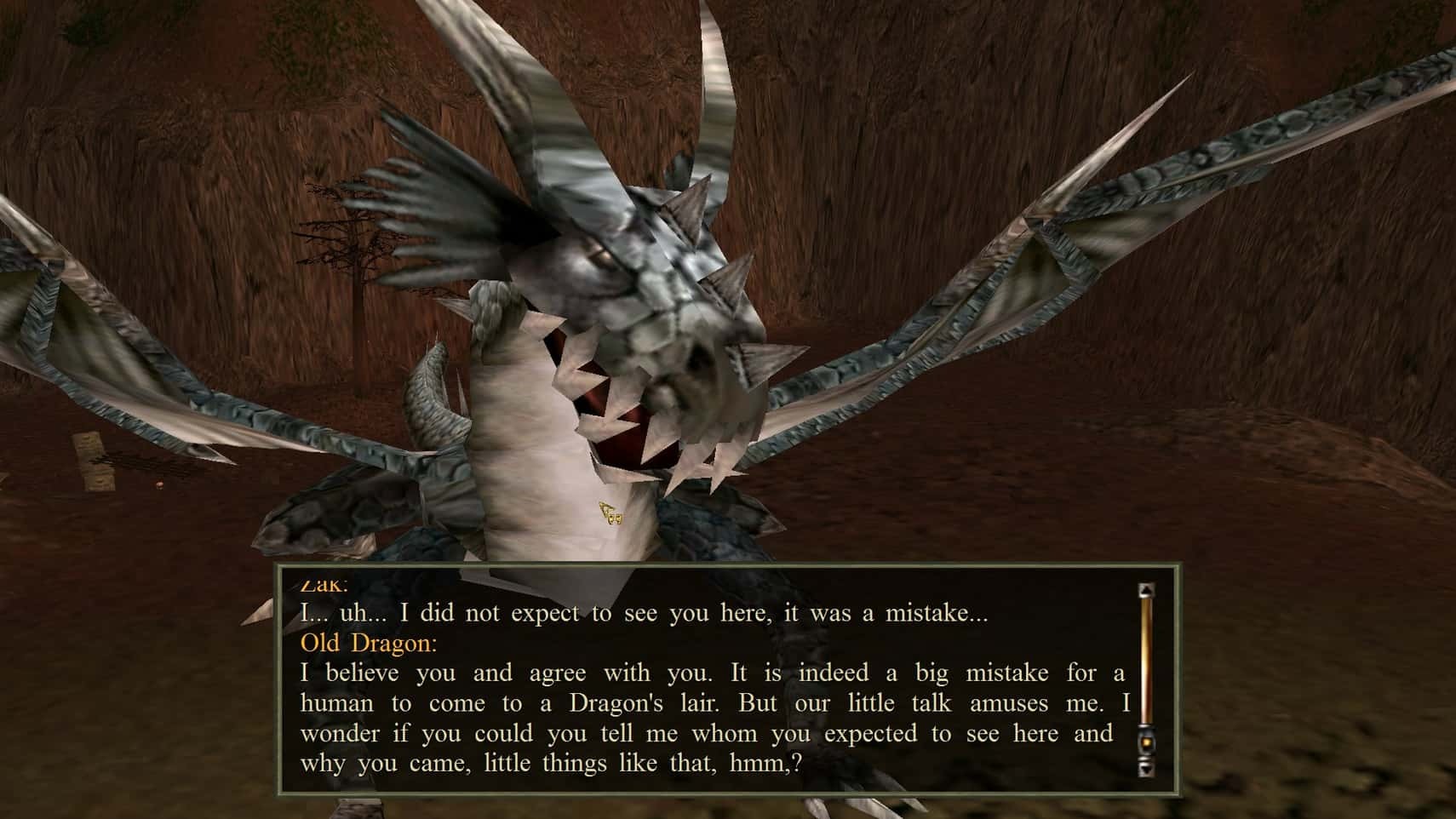
Task: Click the dialogue scrollbar's up arrow
Action: click(1146, 589)
